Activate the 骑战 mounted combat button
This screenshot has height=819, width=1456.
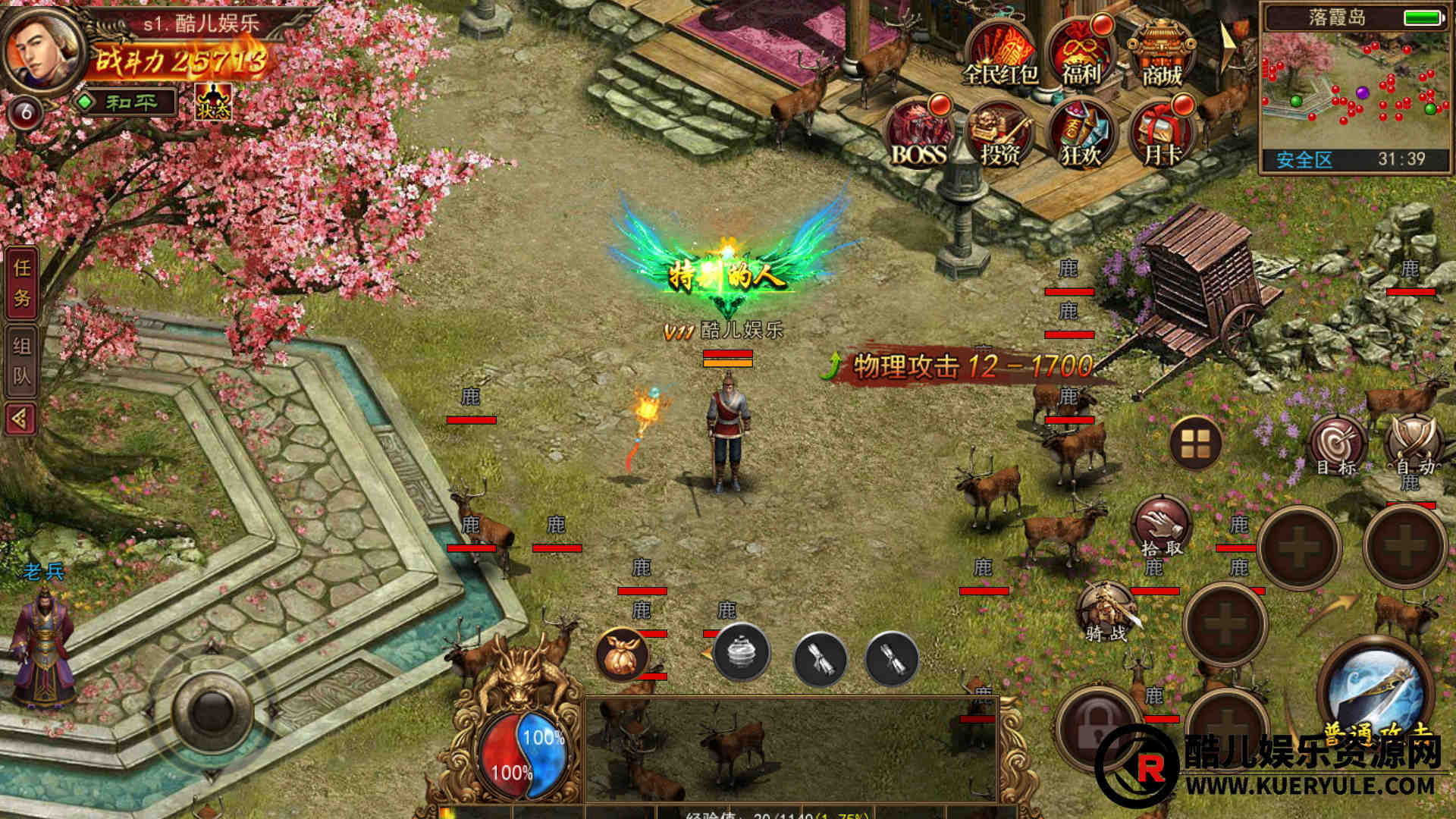pyautogui.click(x=1106, y=611)
